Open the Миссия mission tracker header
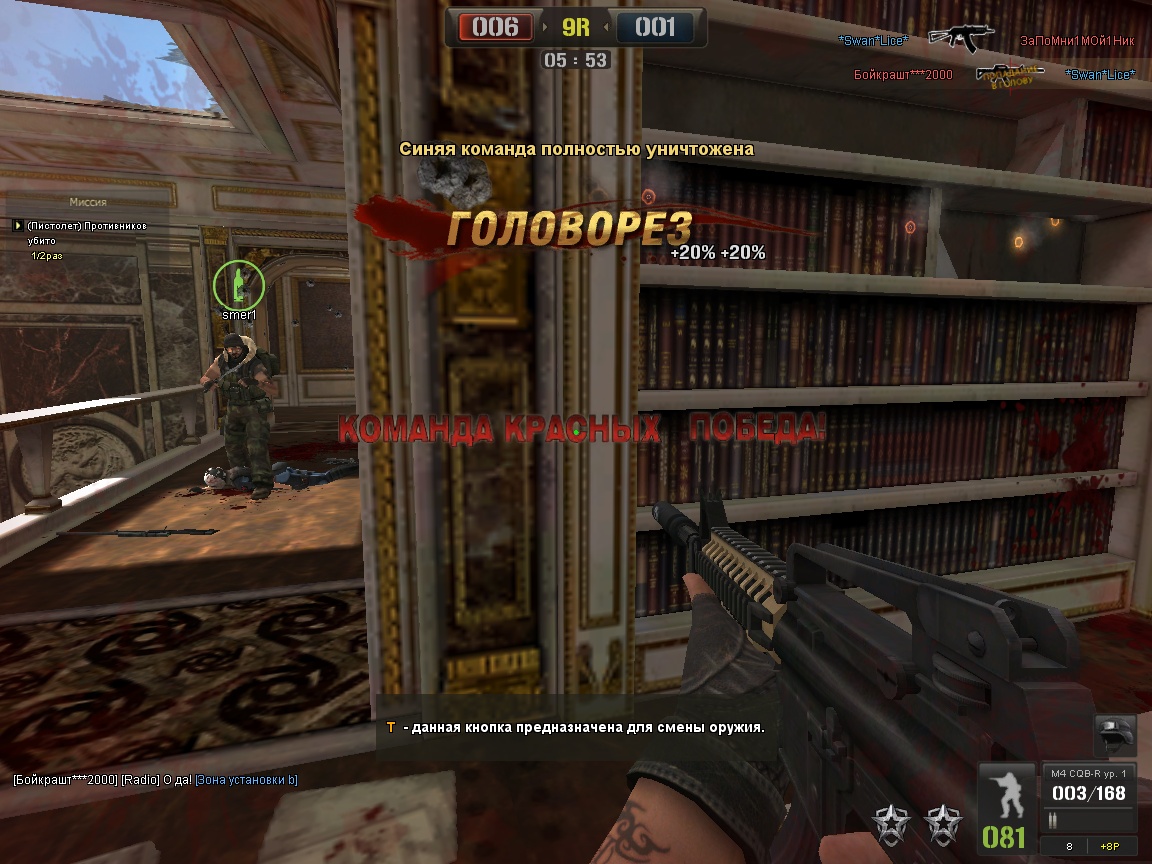 (88, 202)
